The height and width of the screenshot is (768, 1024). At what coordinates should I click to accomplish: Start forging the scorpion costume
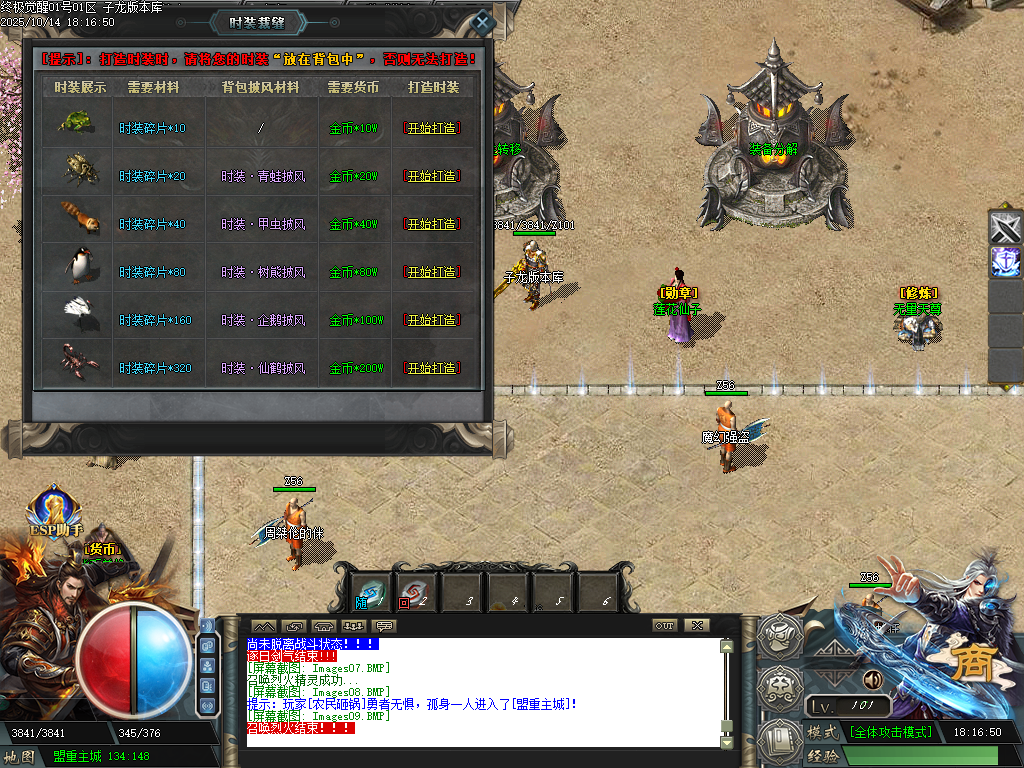[x=432, y=368]
